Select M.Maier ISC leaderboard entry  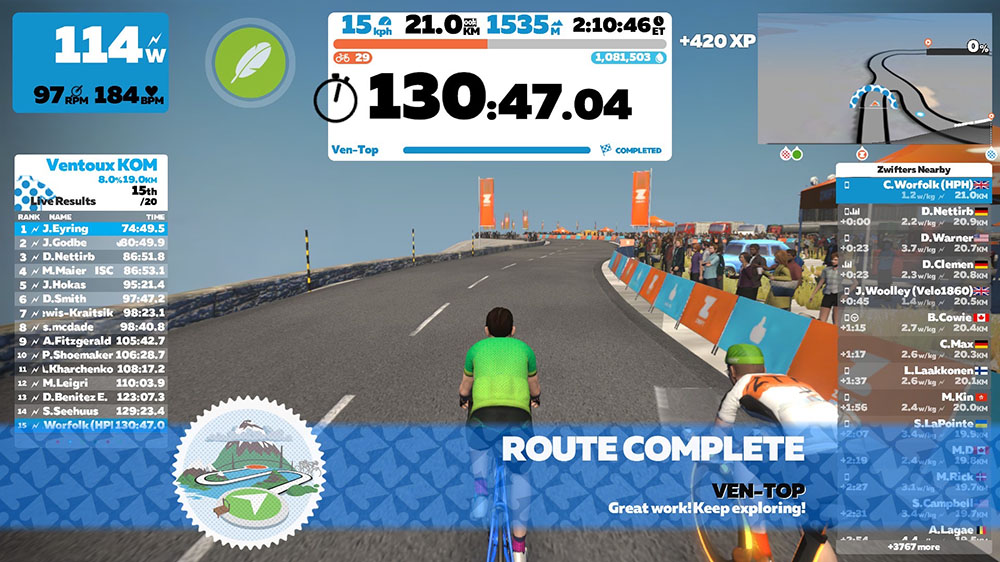click(x=91, y=271)
